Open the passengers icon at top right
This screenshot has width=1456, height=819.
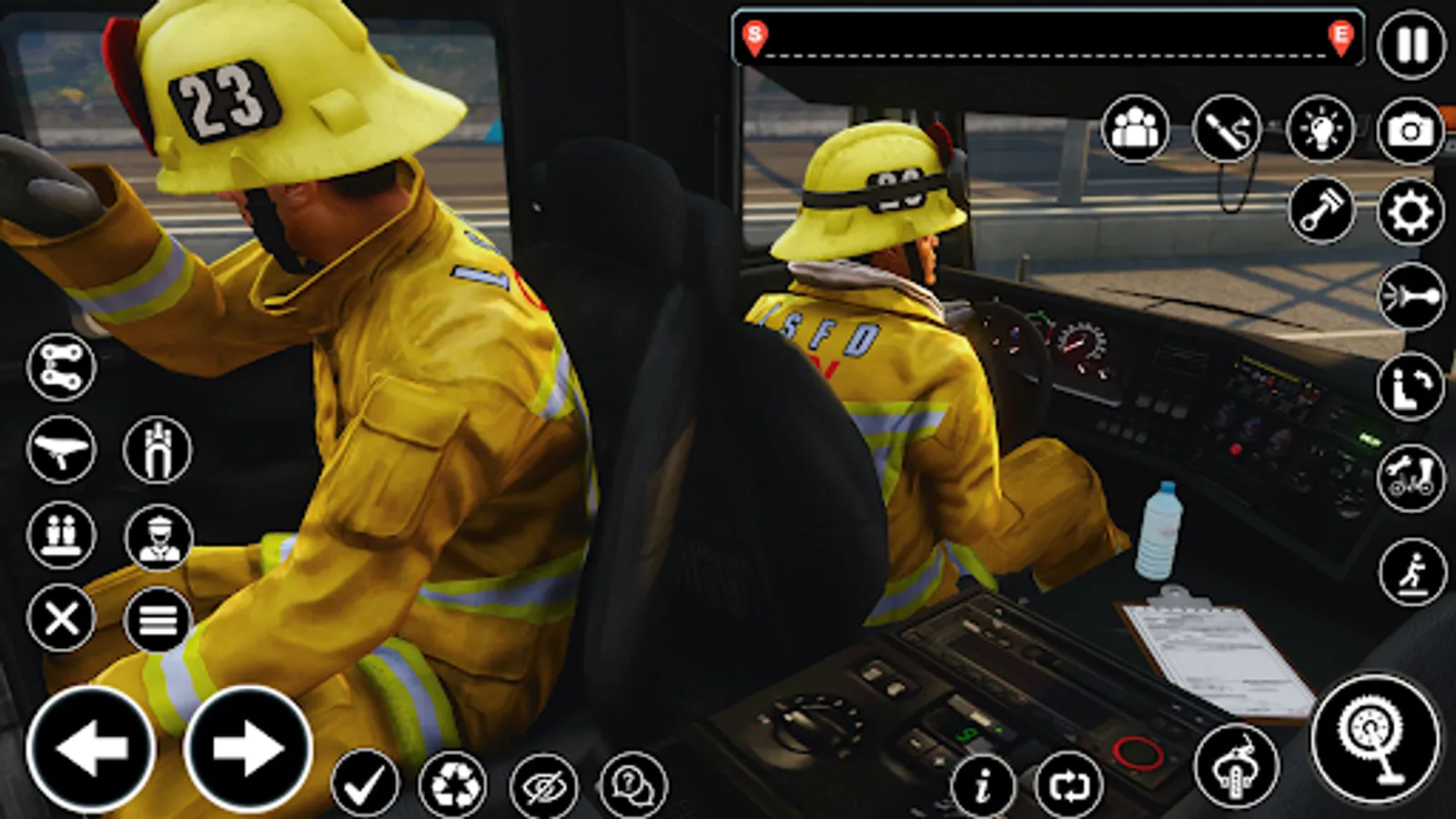[x=1135, y=127]
